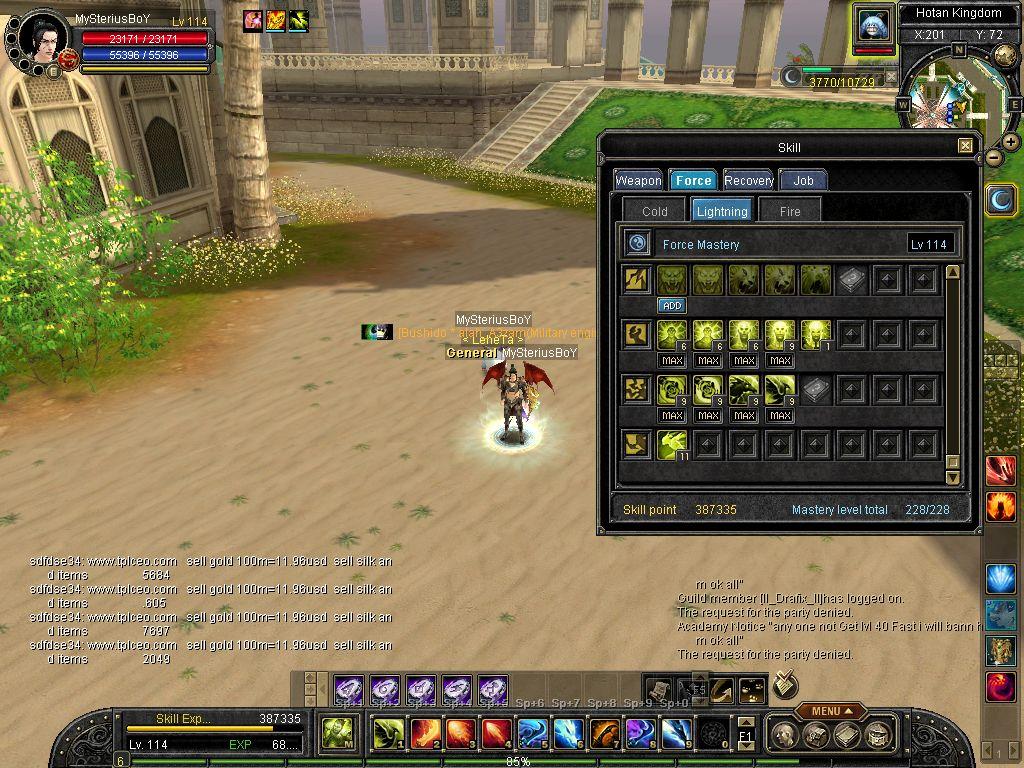Switch to the Fire force subtab
The width and height of the screenshot is (1024, 768).
(x=790, y=211)
